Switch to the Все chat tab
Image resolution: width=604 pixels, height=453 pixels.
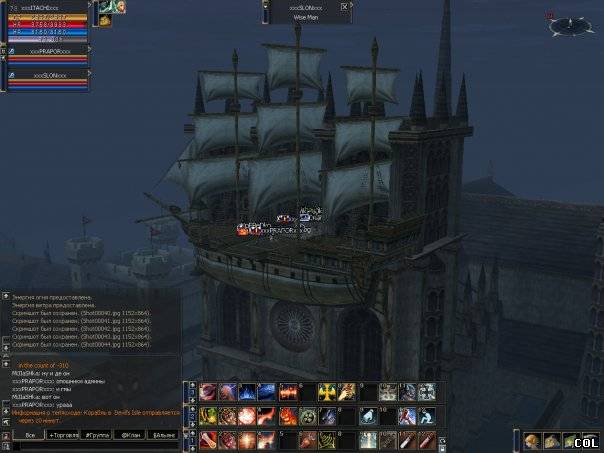[x=29, y=436]
